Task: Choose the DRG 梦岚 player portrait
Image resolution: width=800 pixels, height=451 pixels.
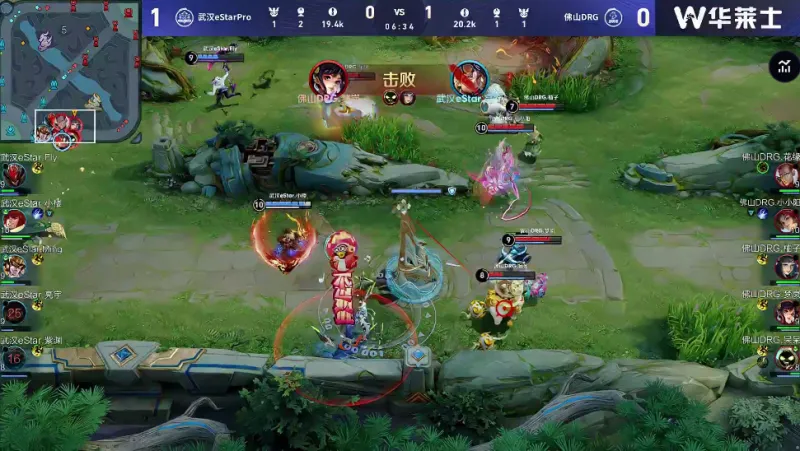Action: [787, 312]
